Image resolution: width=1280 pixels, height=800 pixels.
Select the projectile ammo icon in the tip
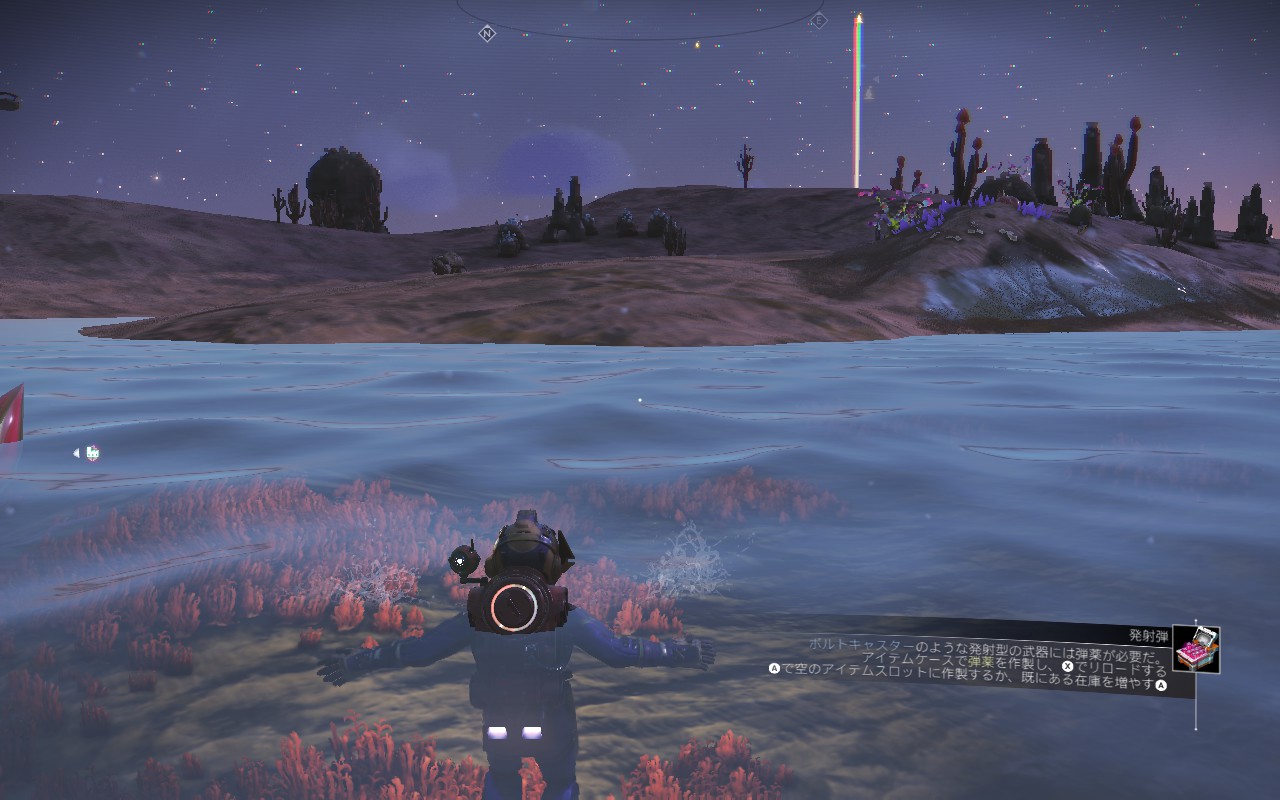1196,650
